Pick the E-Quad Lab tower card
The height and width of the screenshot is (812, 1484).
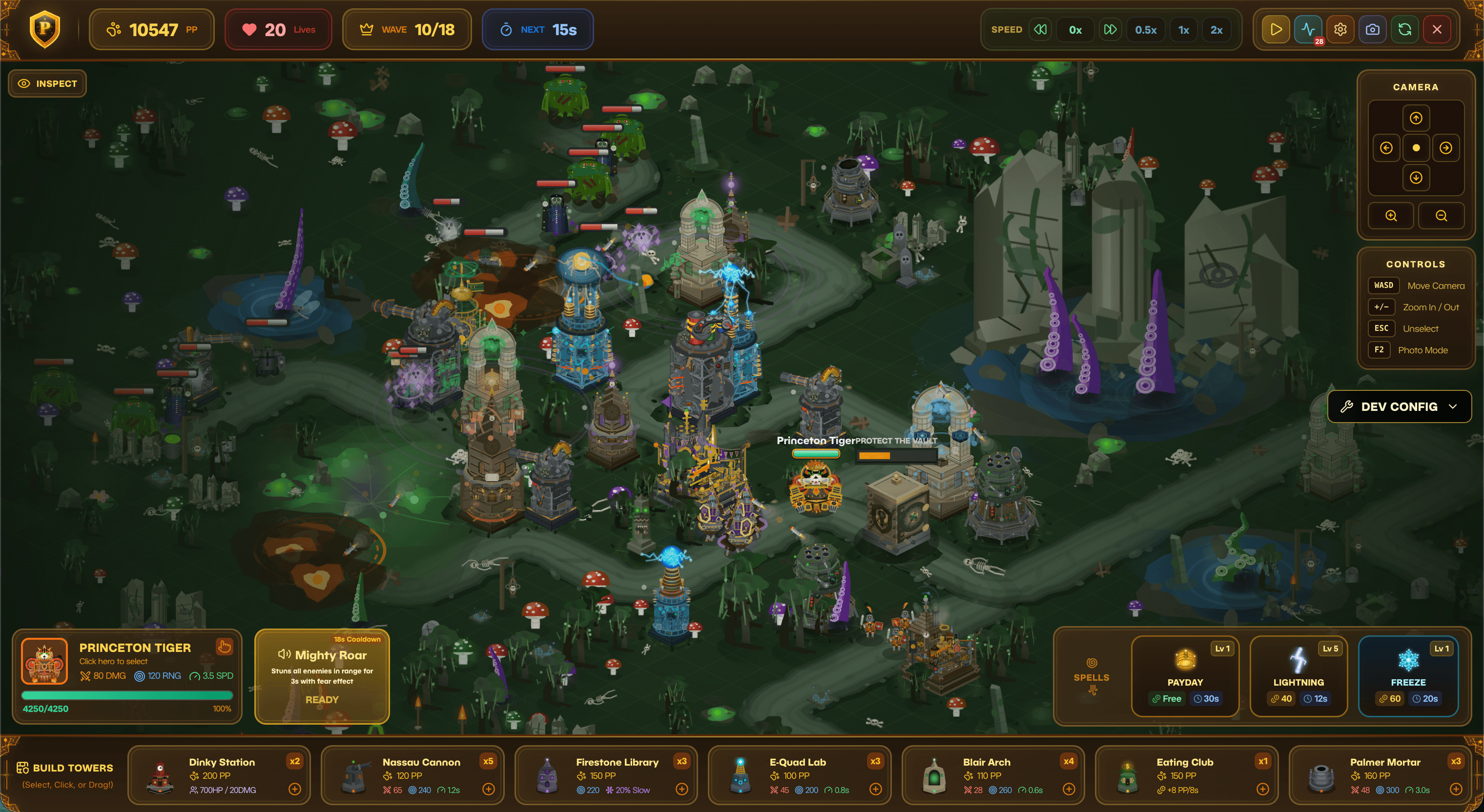pyautogui.click(x=799, y=775)
